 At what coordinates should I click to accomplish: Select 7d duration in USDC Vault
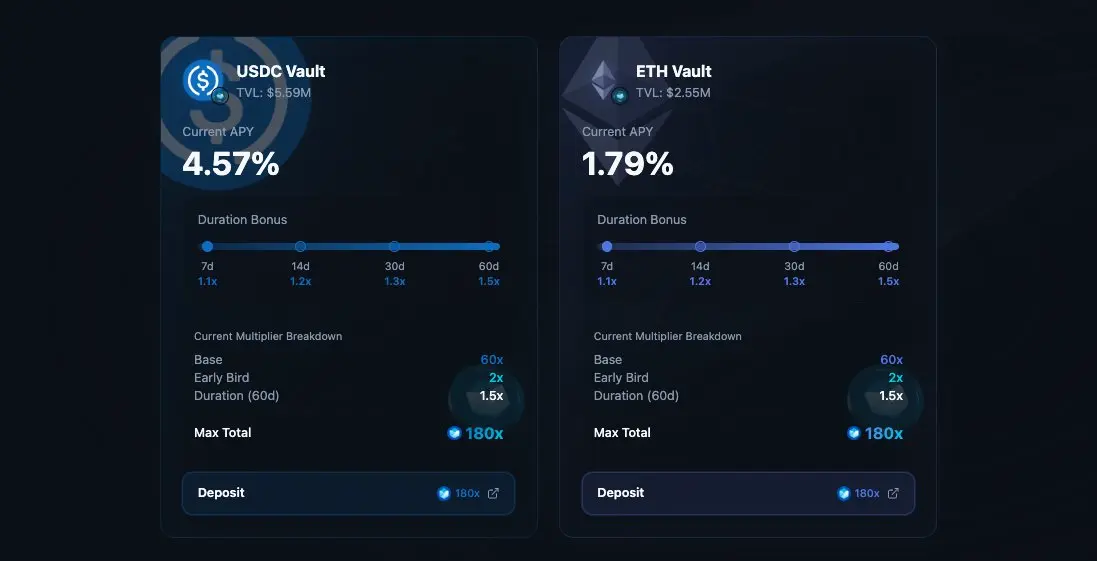coord(207,246)
